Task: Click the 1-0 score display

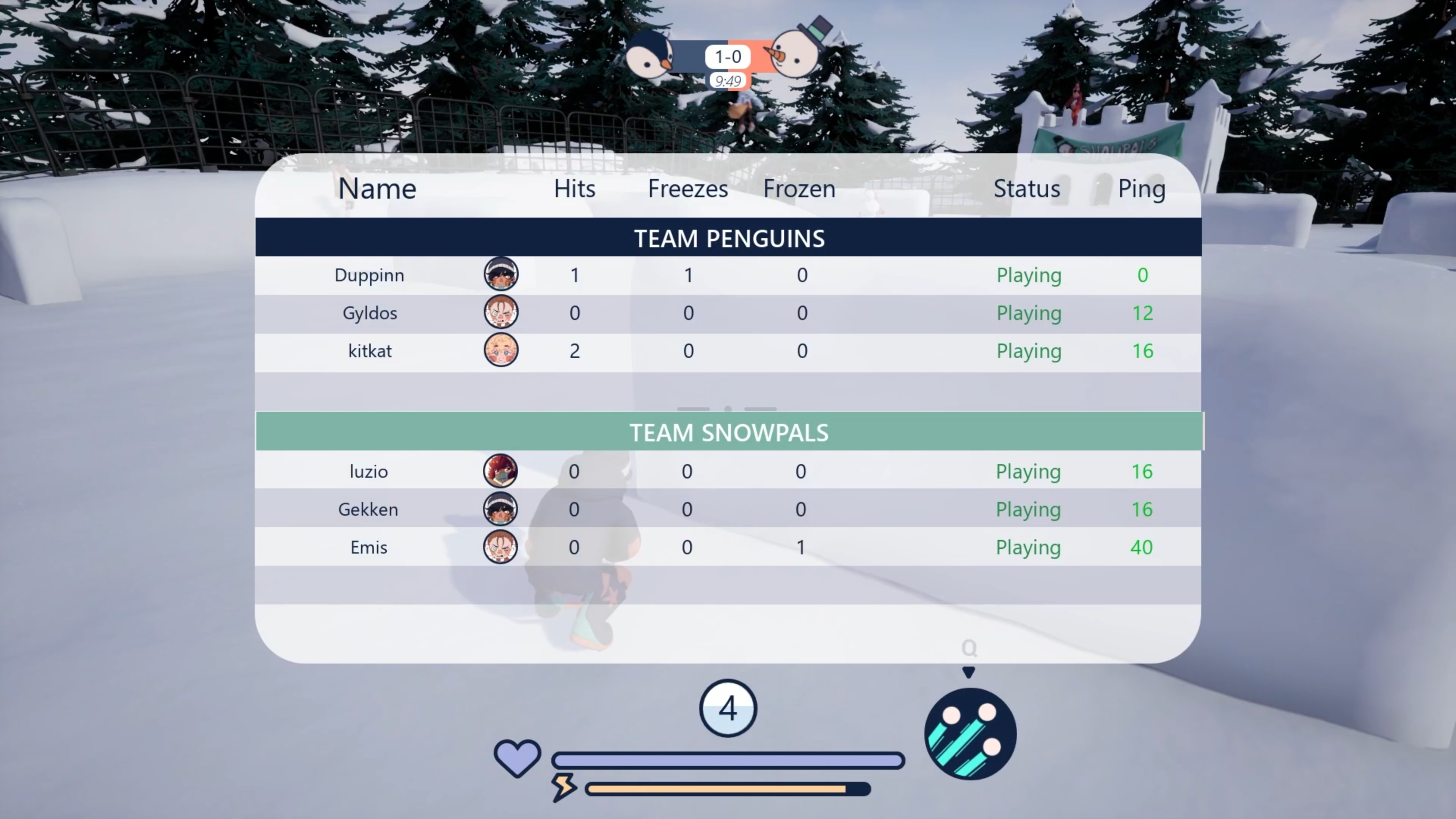Action: [x=727, y=56]
